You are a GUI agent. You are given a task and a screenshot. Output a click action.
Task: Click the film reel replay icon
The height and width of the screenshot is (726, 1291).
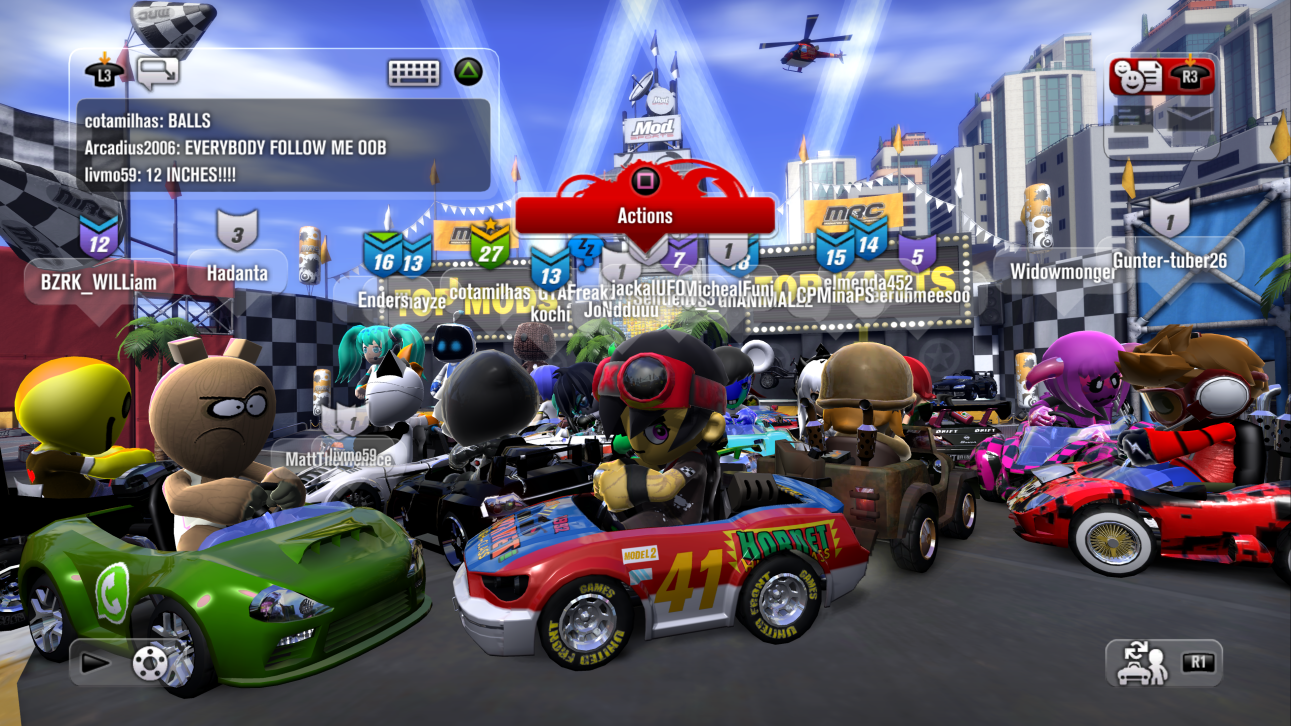[x=149, y=661]
